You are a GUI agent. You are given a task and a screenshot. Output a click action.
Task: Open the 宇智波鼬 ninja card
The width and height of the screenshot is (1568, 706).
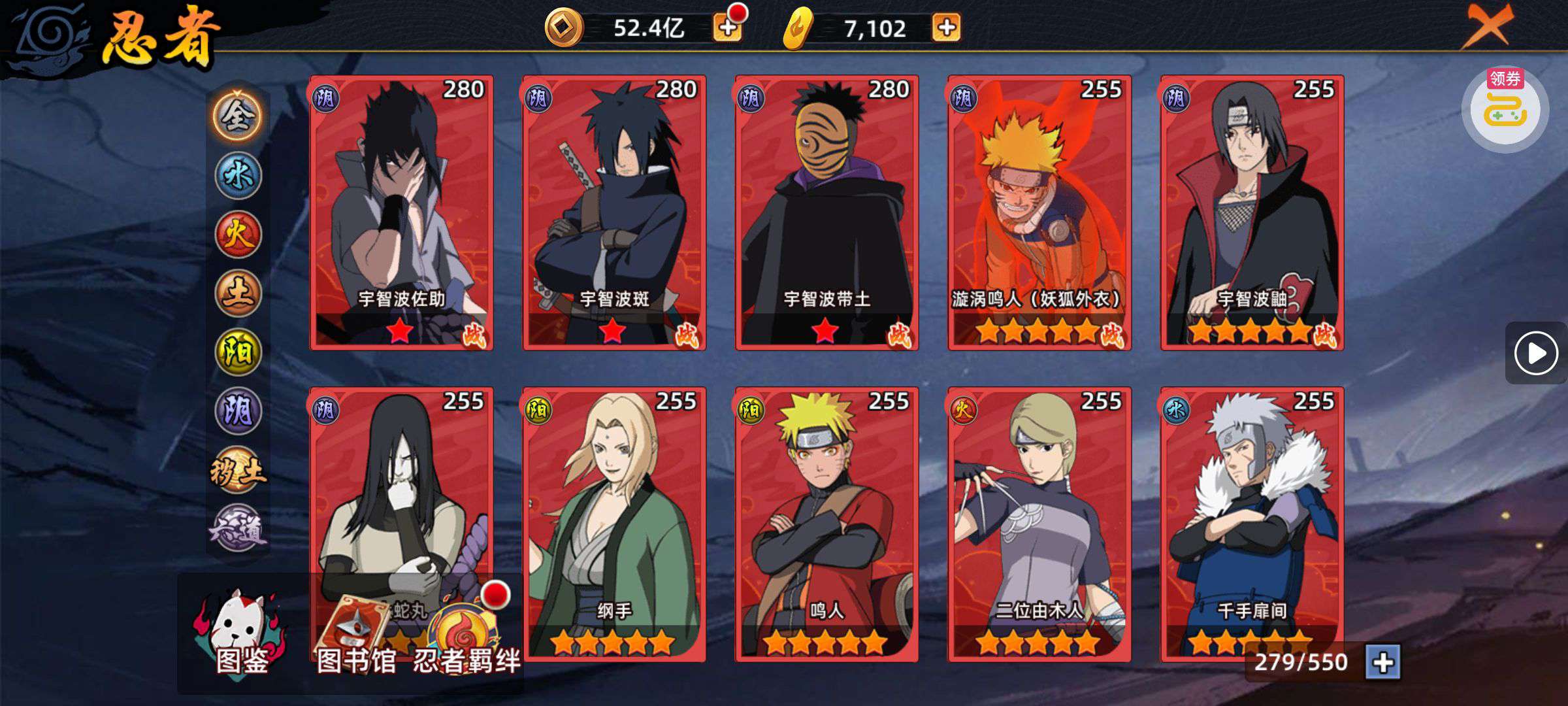click(x=1252, y=212)
